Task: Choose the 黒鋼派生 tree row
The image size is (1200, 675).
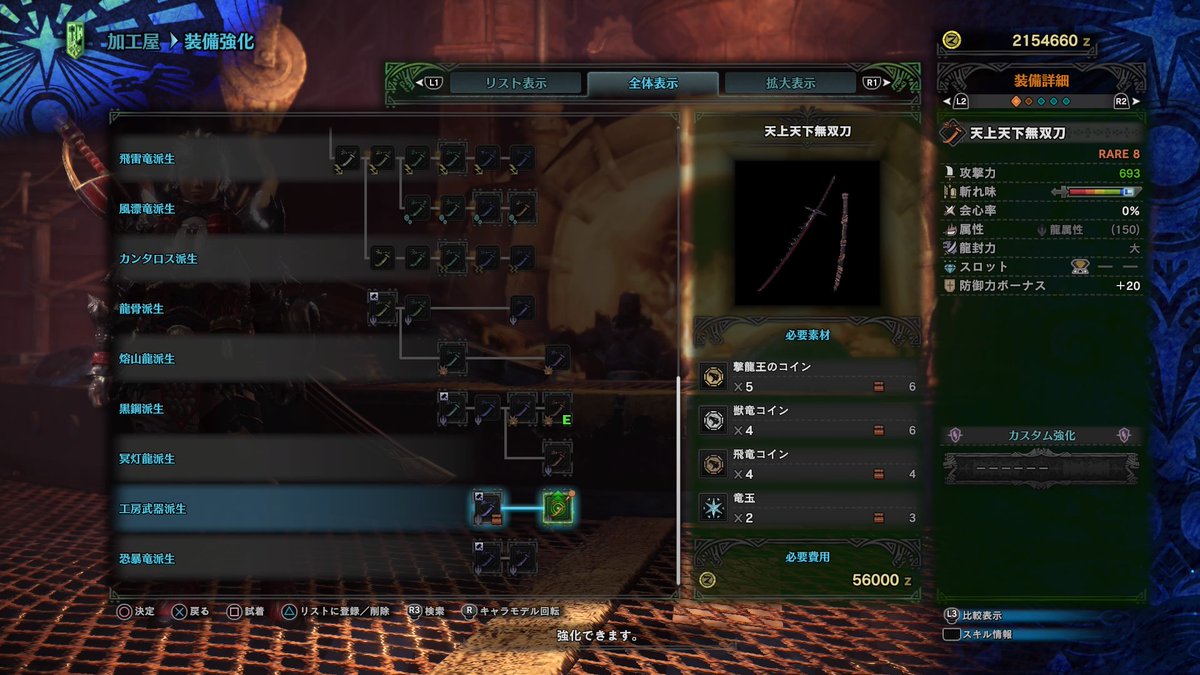Action: tap(141, 409)
